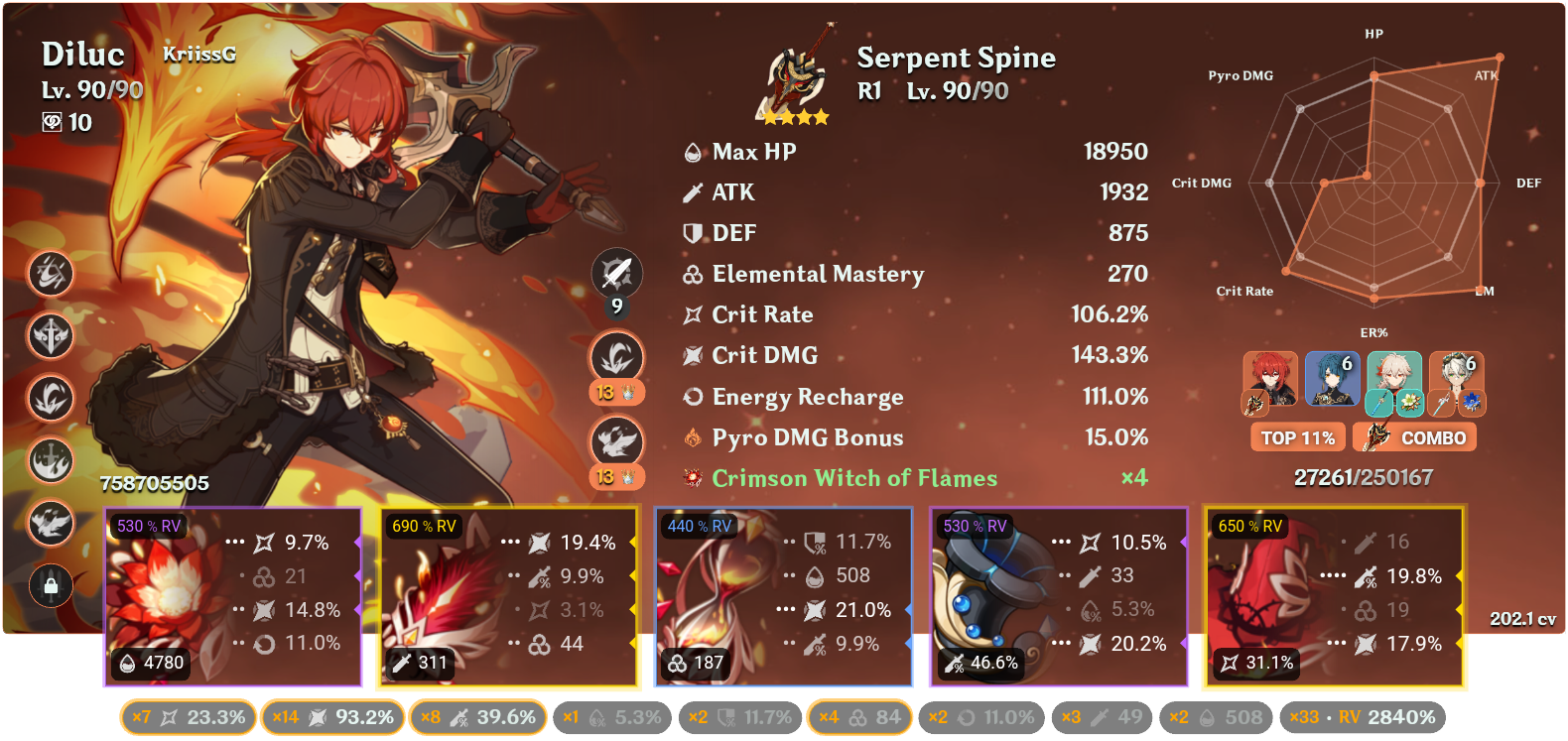This screenshot has height=741, width=1568.
Task: Toggle the locked constellation slot
Action: (x=50, y=586)
